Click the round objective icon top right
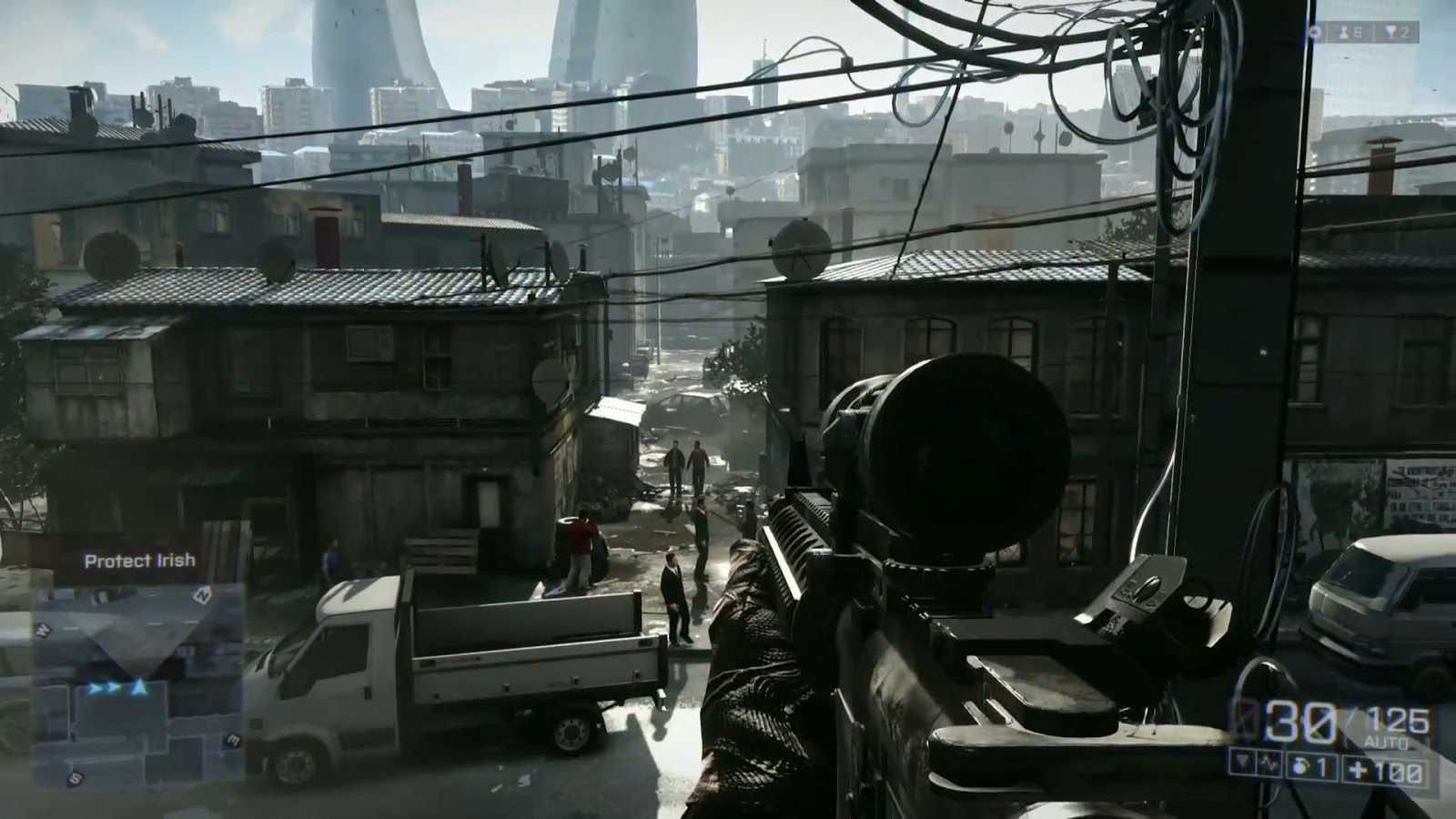The height and width of the screenshot is (819, 1456). click(1316, 32)
